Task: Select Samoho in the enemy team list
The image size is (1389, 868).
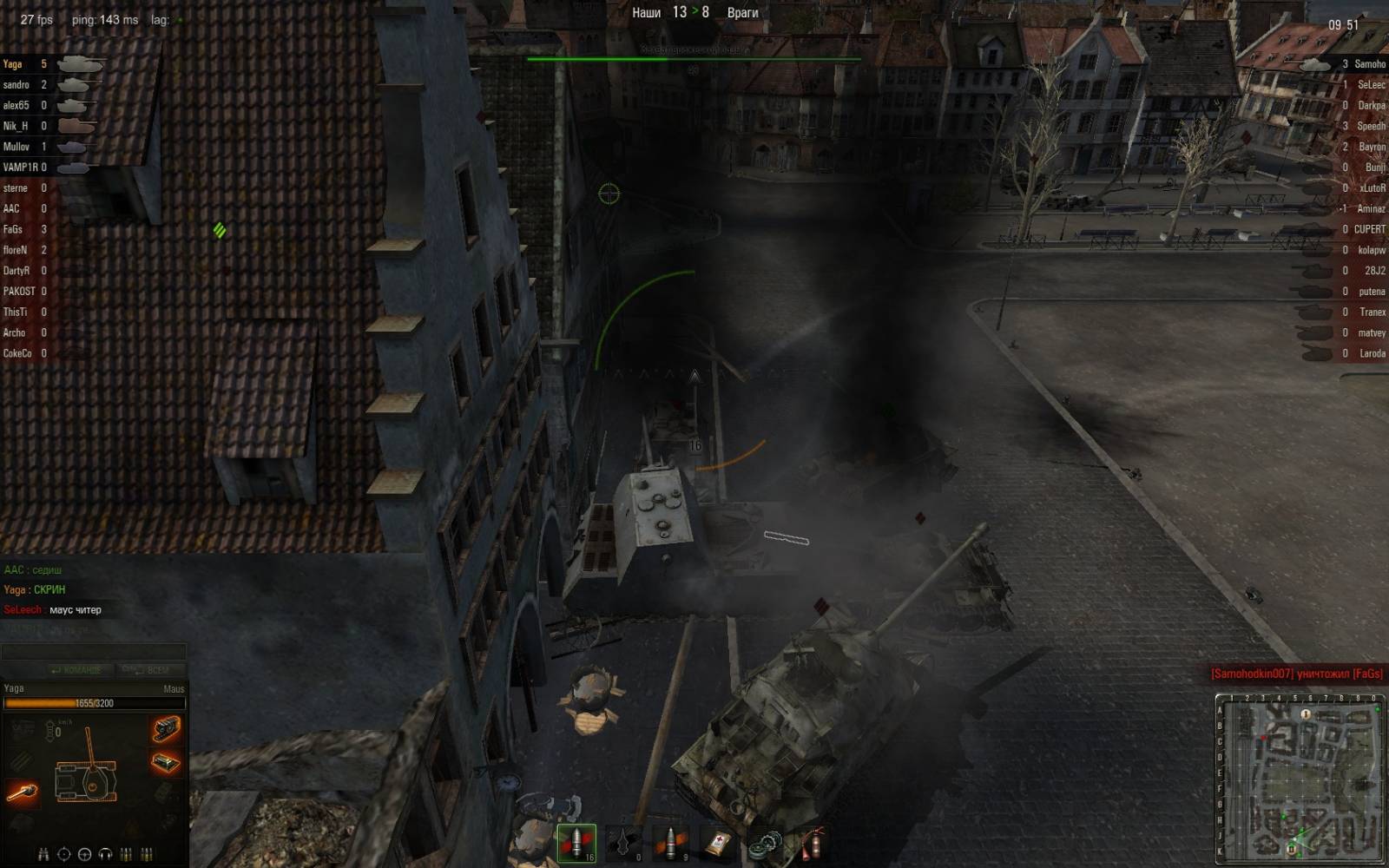Action: [1369, 64]
